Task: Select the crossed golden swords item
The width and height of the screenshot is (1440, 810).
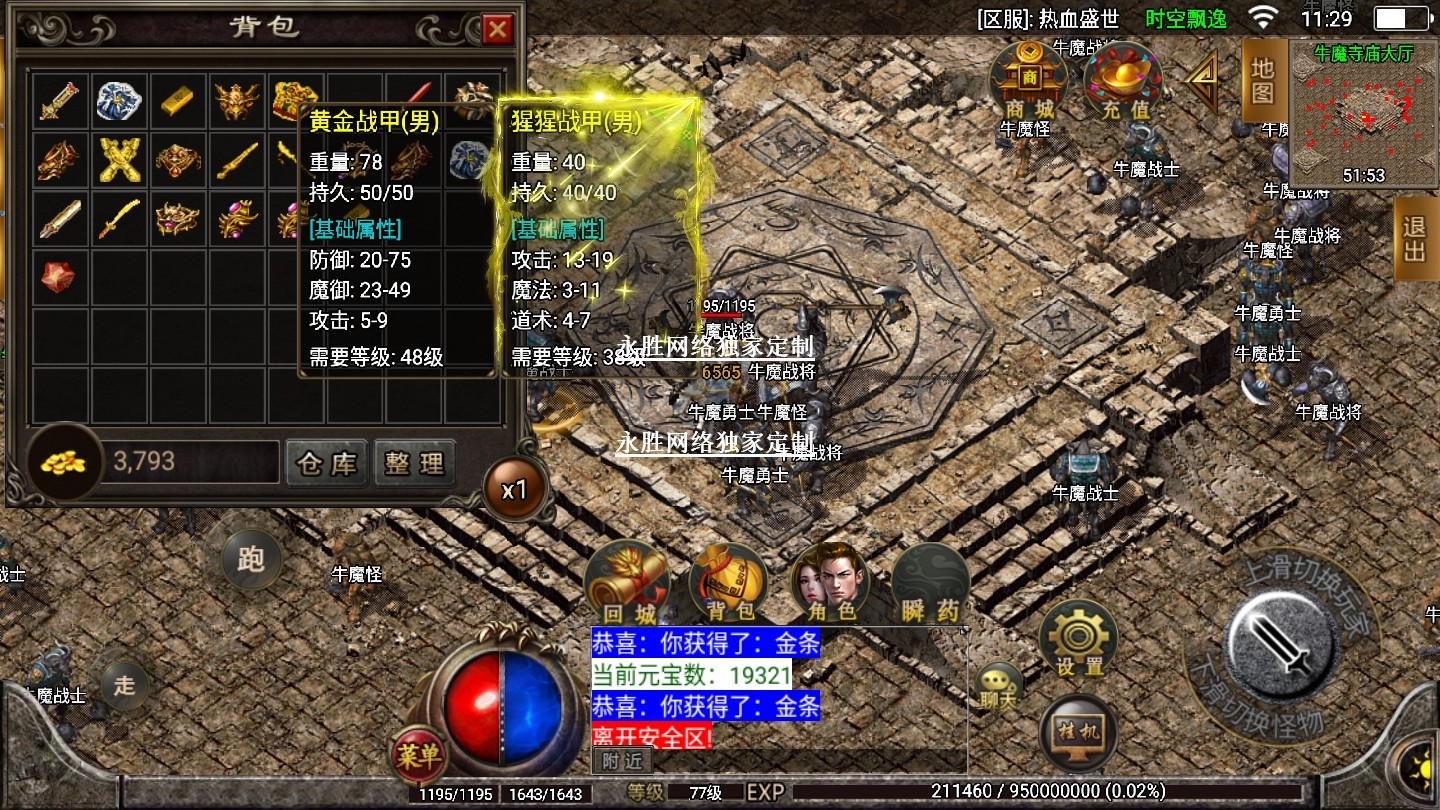Action: click(120, 160)
